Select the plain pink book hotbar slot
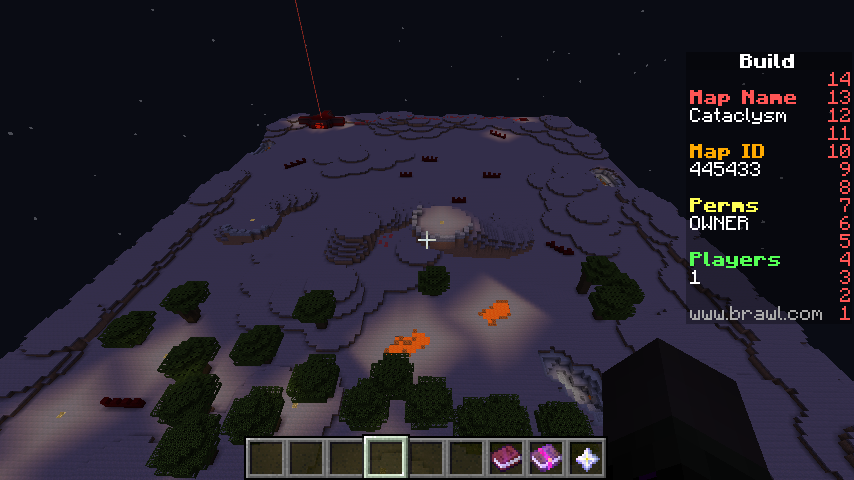The height and width of the screenshot is (480, 854). 506,458
